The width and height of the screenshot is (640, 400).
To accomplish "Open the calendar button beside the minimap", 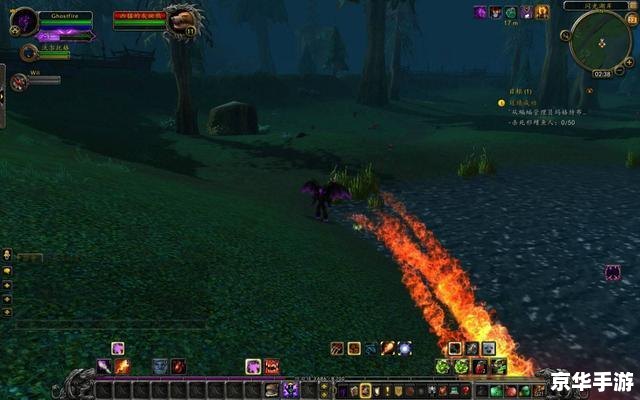I will pos(631,18).
